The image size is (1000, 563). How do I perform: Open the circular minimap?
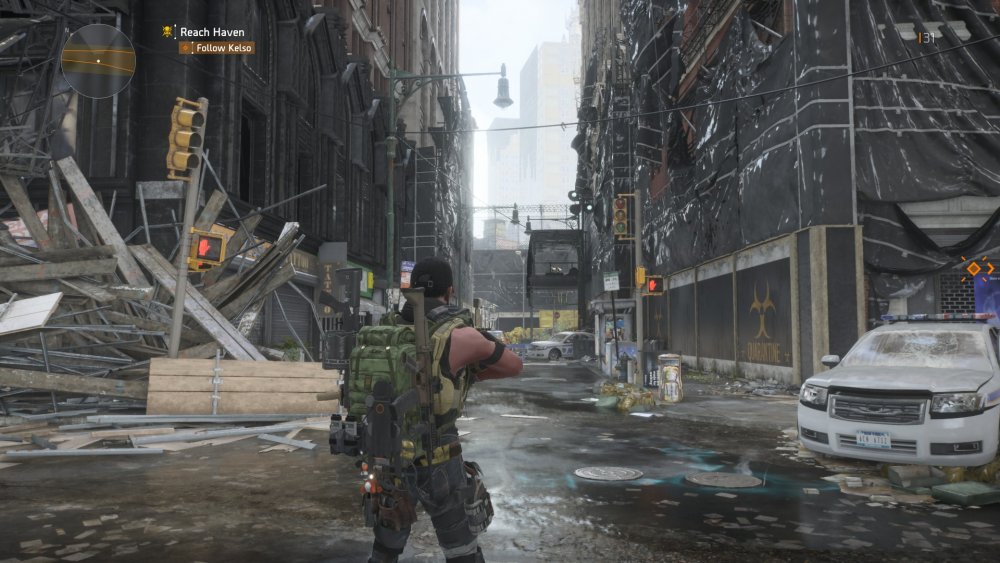point(98,60)
